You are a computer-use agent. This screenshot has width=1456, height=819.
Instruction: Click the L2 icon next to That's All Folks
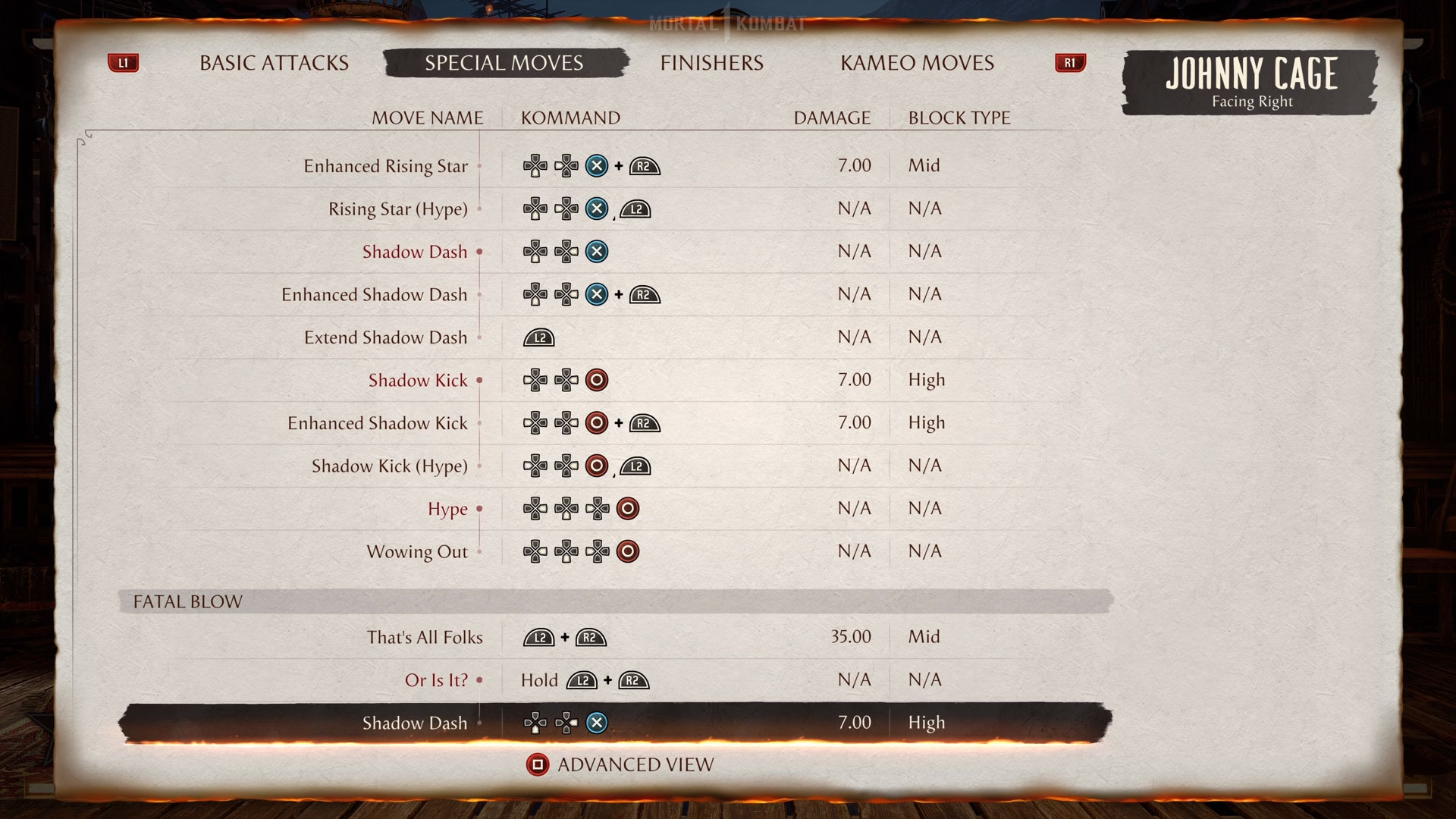click(538, 637)
